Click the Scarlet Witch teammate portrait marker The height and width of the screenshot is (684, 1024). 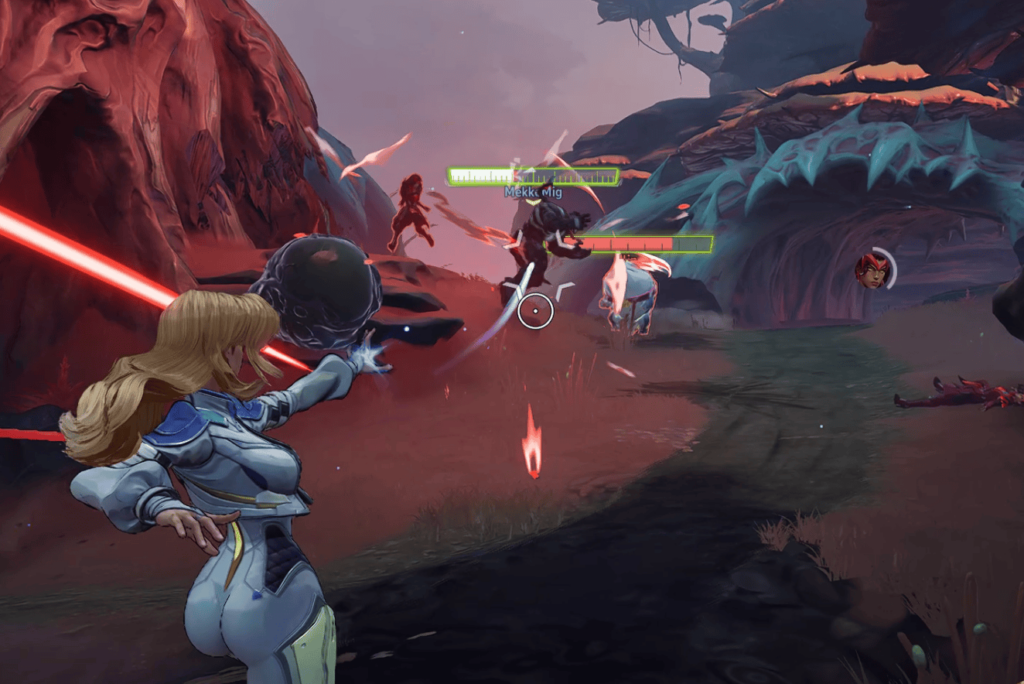872,270
